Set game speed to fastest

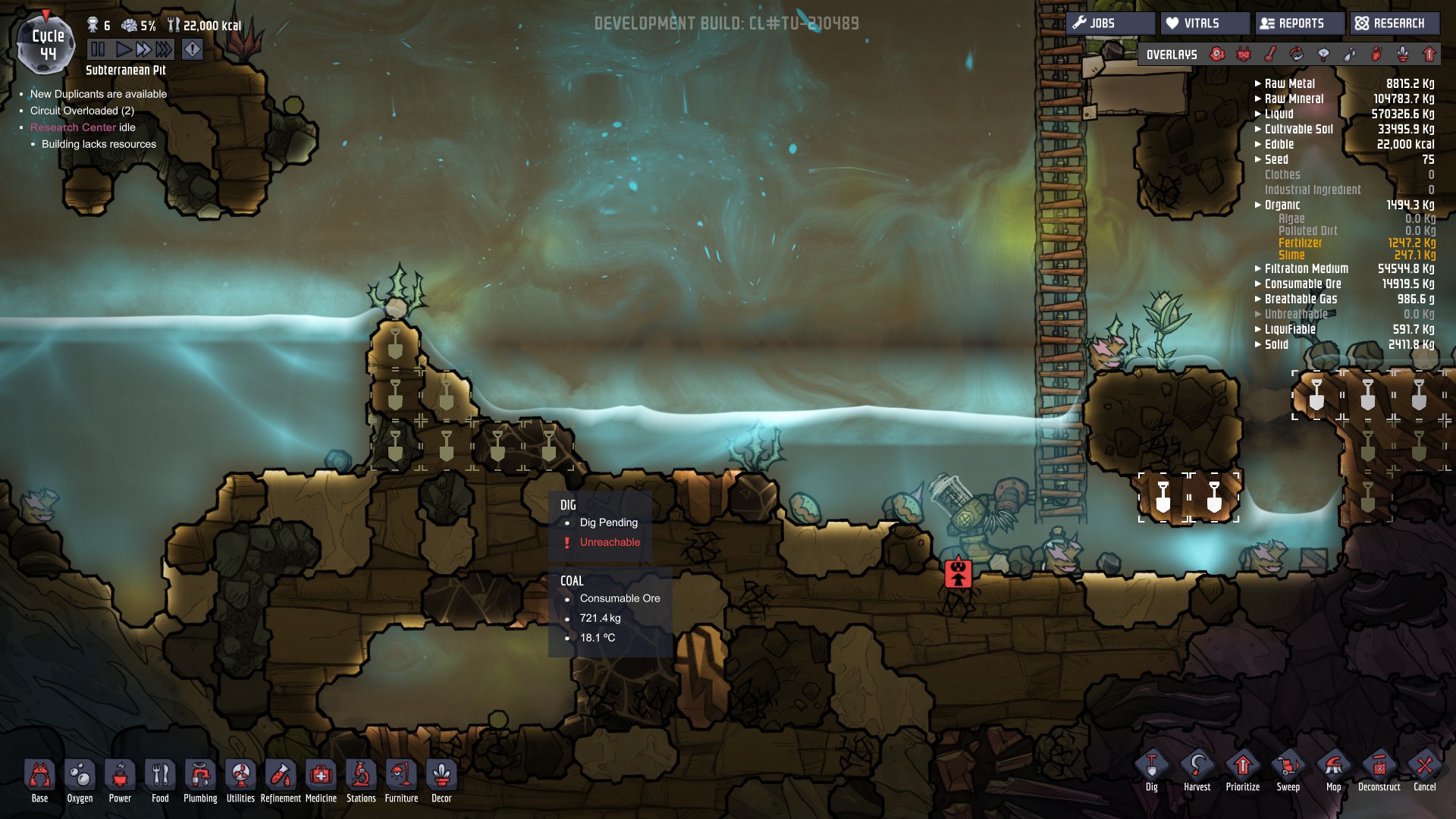click(x=164, y=50)
